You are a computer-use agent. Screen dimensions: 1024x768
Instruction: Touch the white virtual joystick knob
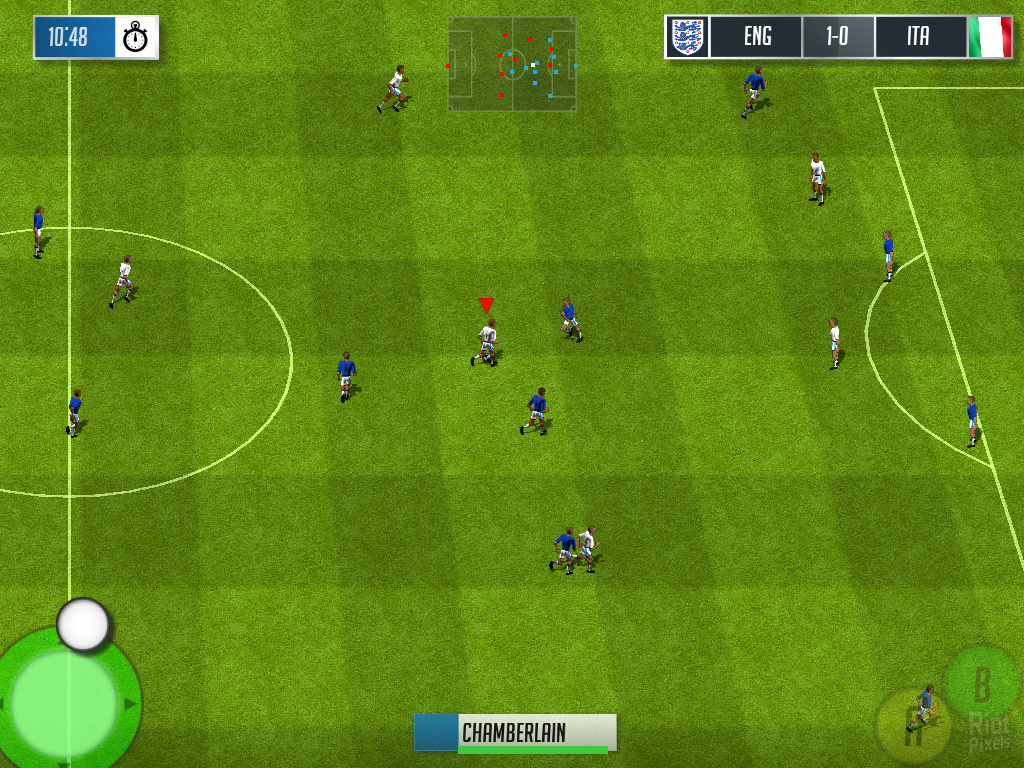[x=83, y=625]
